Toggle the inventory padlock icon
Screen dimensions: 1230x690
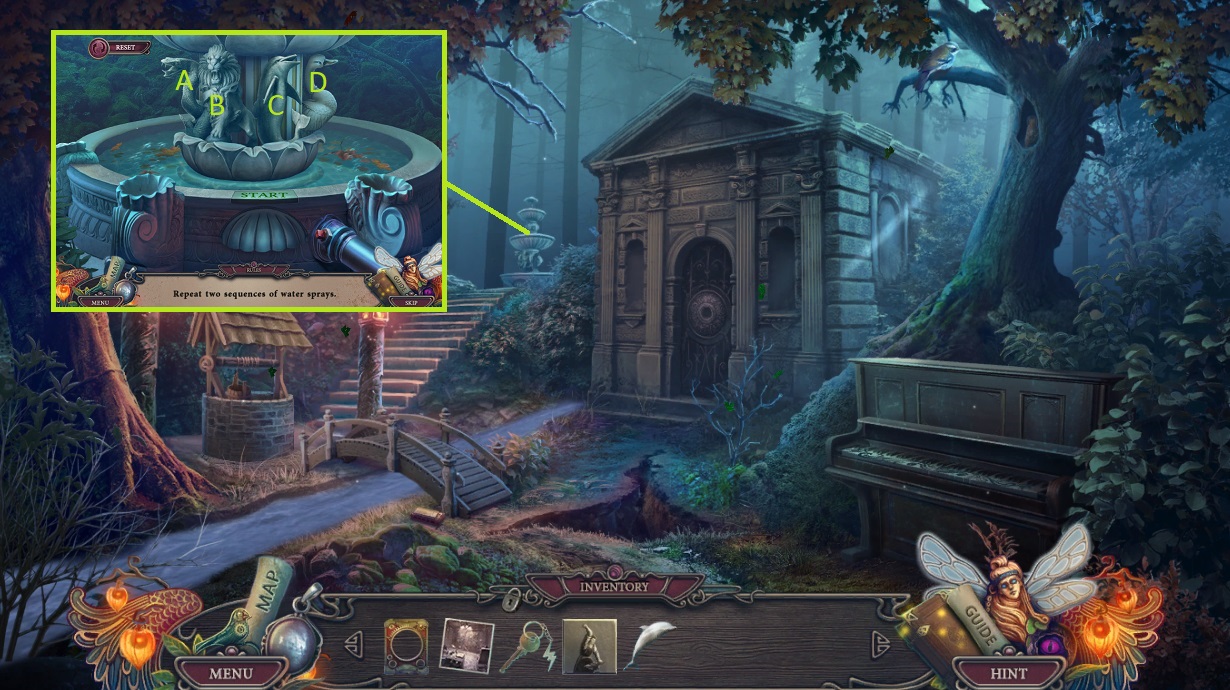pos(513,599)
